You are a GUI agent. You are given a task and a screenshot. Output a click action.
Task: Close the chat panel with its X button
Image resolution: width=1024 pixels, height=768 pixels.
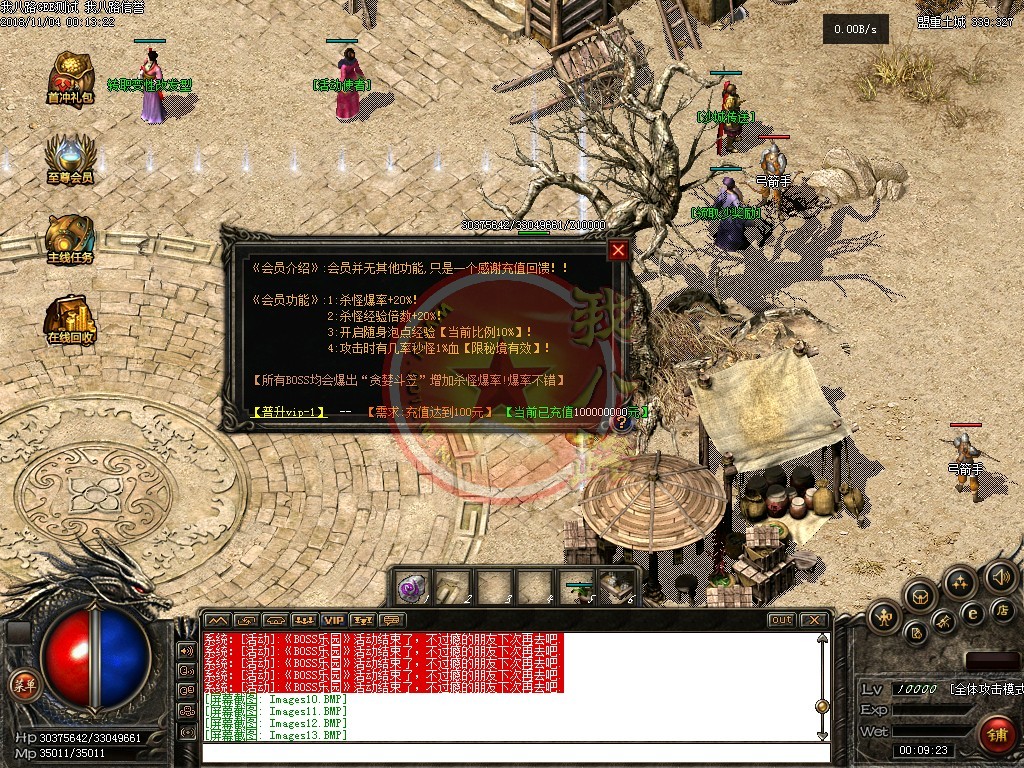[x=814, y=620]
